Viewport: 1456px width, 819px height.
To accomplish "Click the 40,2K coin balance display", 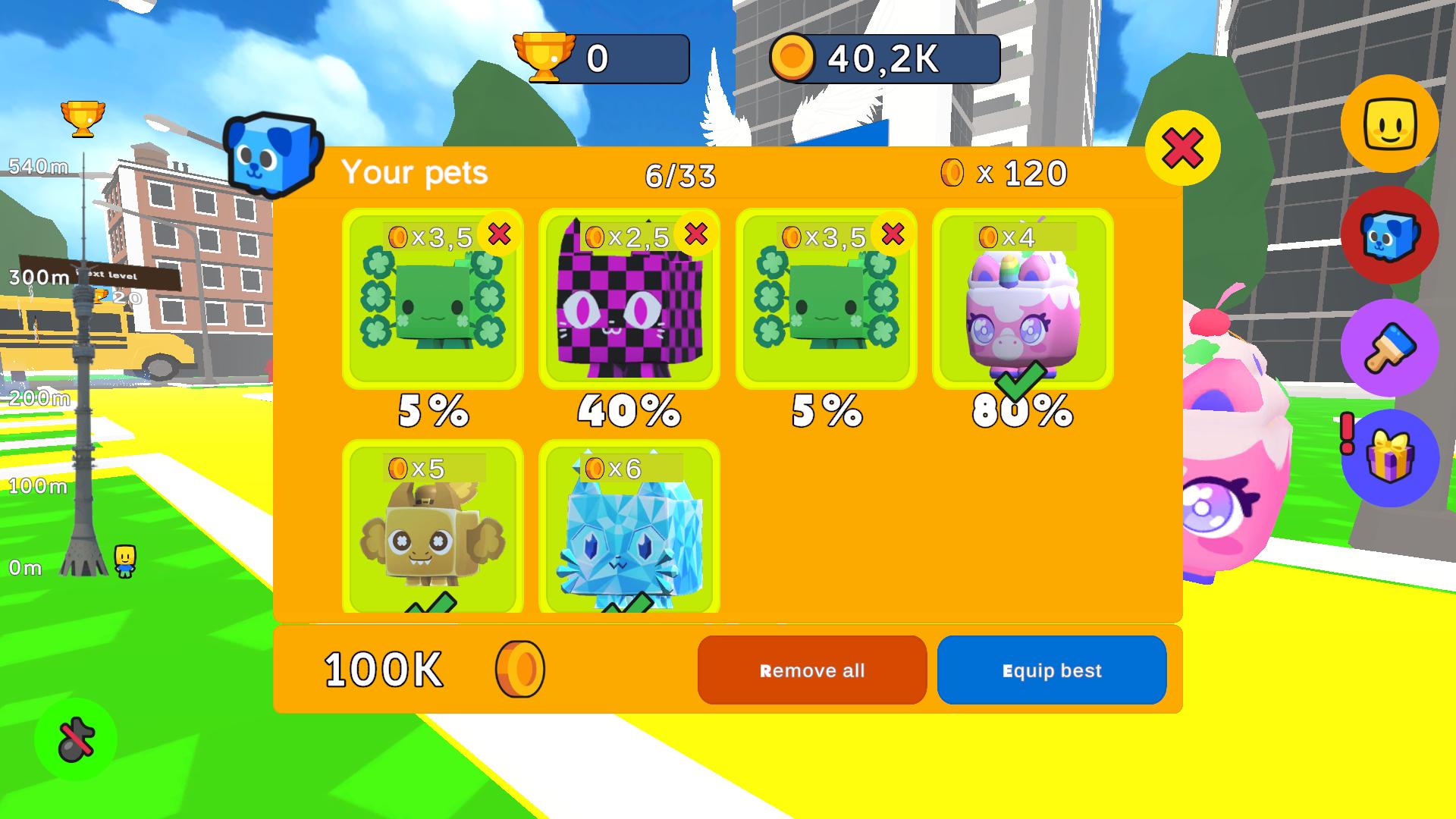I will coord(882,55).
